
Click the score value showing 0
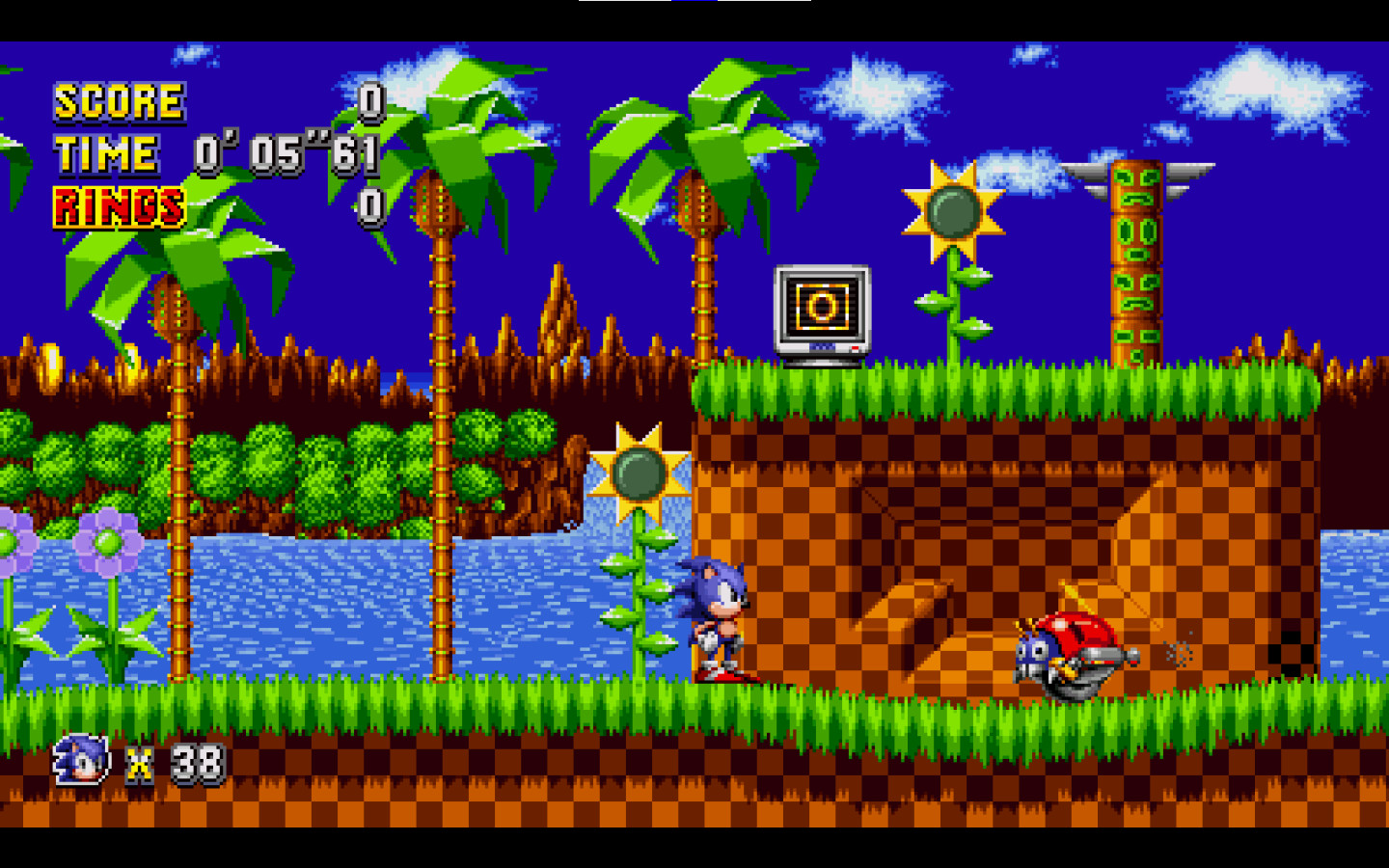pos(369,99)
